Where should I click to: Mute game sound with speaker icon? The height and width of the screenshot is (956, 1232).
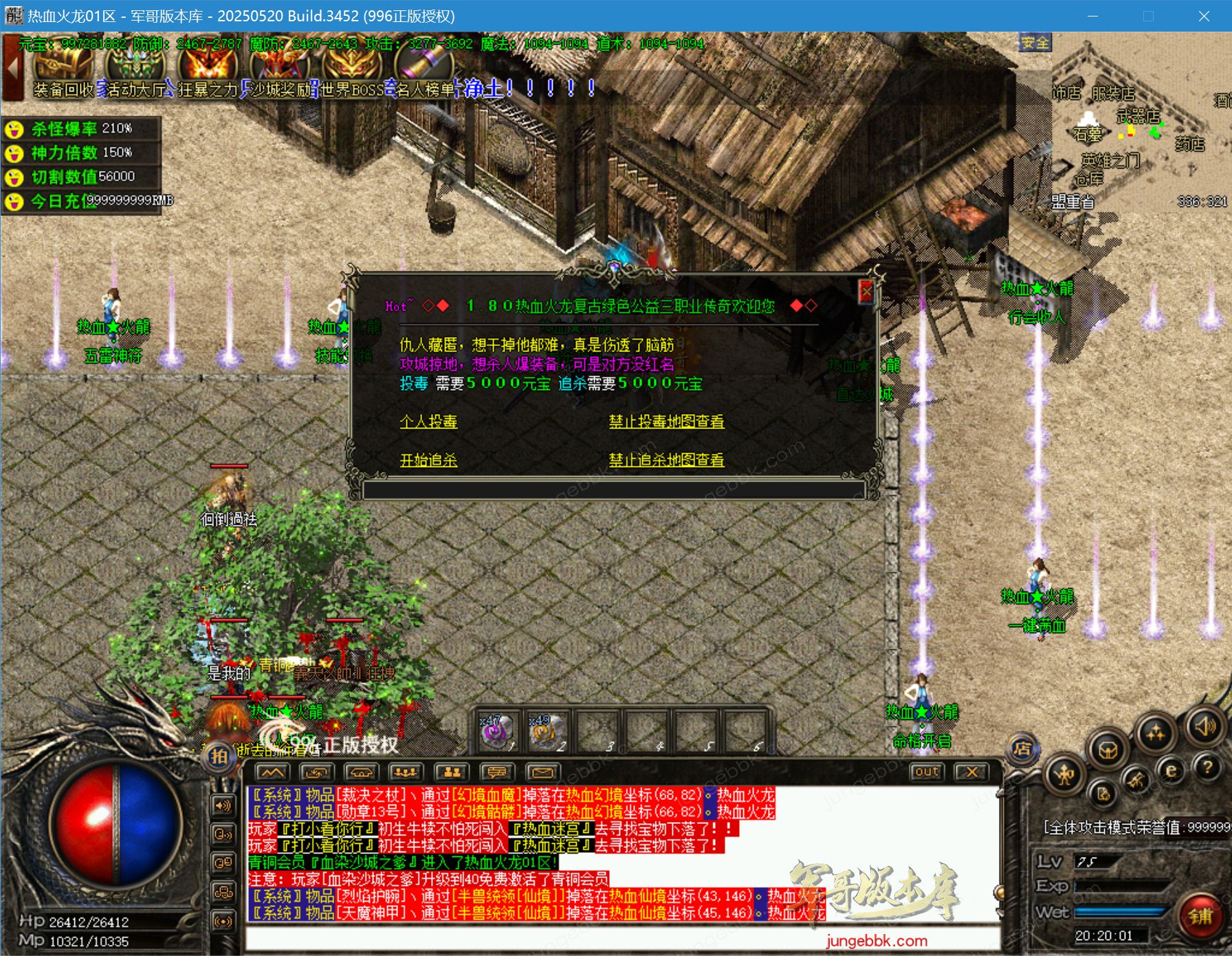(x=1204, y=727)
